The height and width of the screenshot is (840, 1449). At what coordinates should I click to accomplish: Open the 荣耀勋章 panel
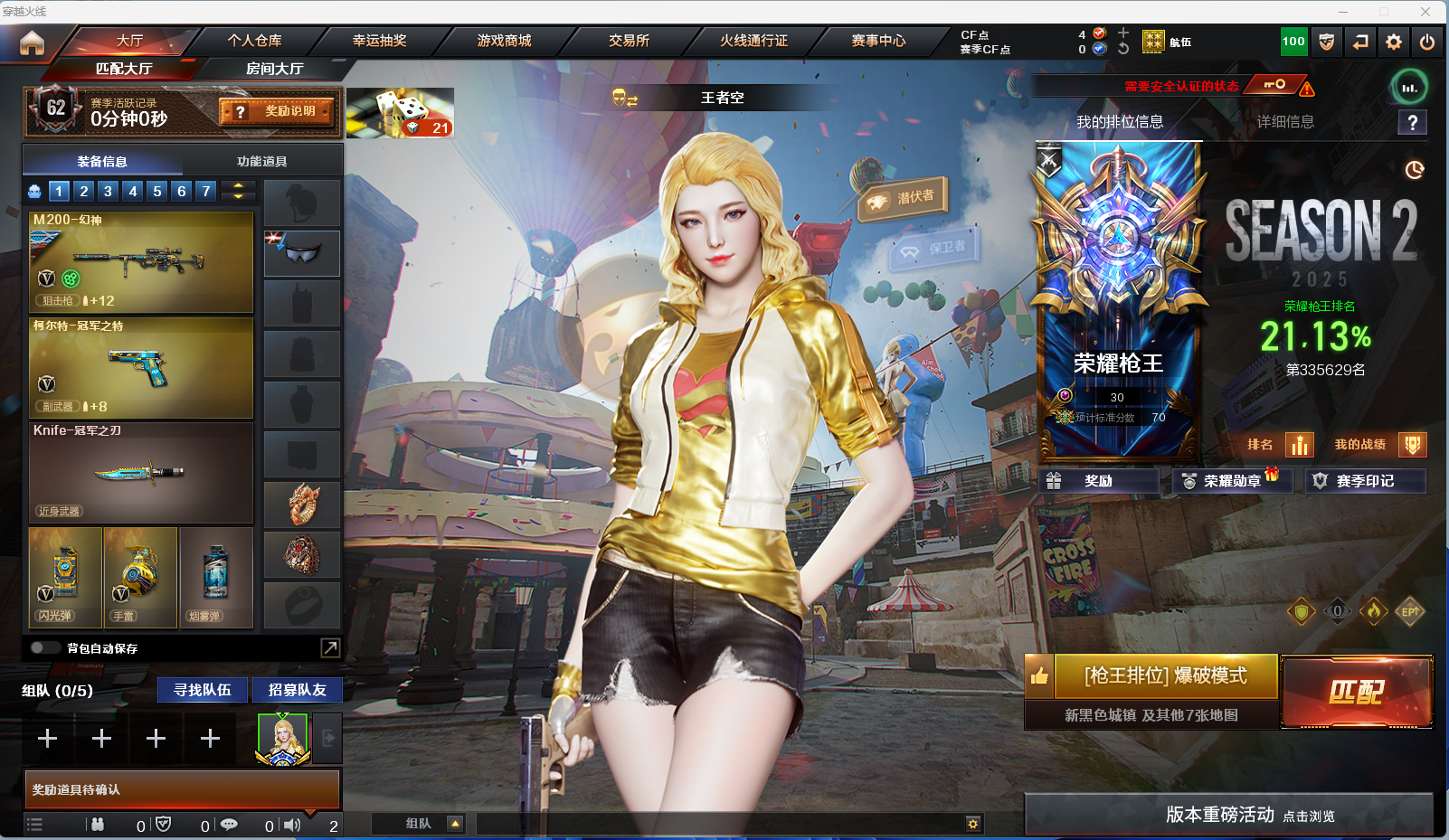pos(1231,481)
